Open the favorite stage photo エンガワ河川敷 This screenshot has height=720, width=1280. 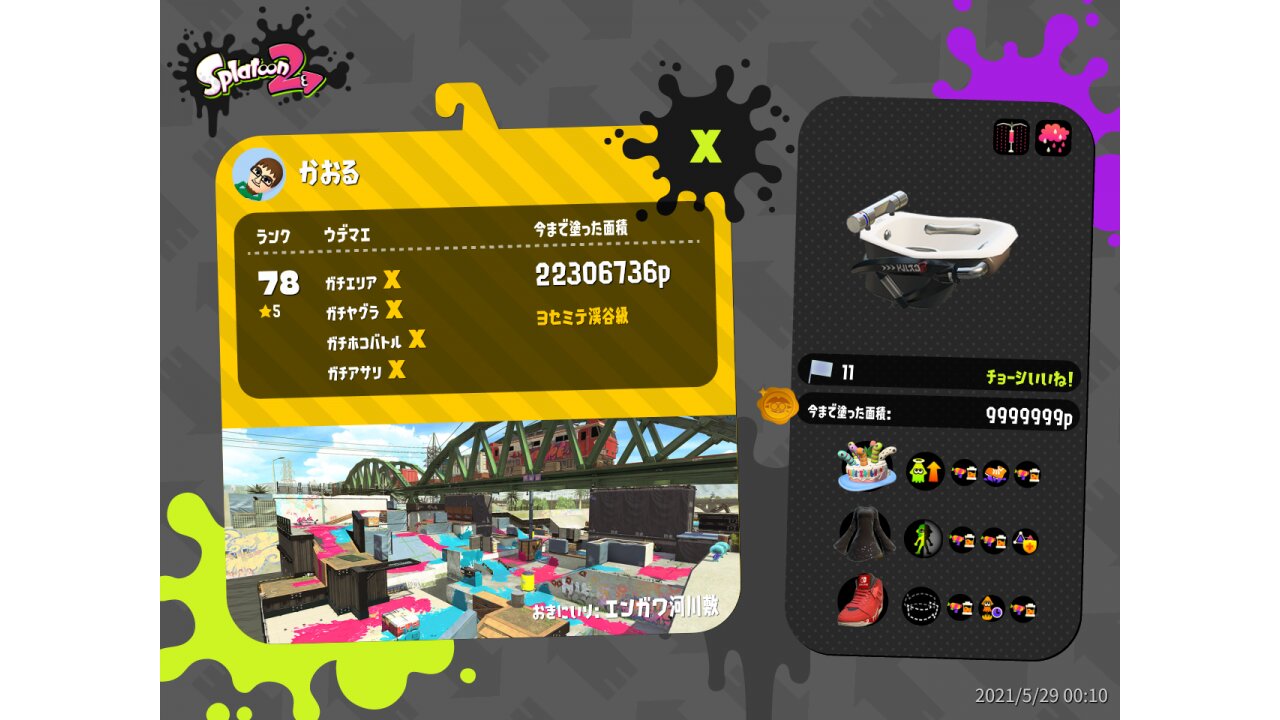pyautogui.click(x=480, y=528)
